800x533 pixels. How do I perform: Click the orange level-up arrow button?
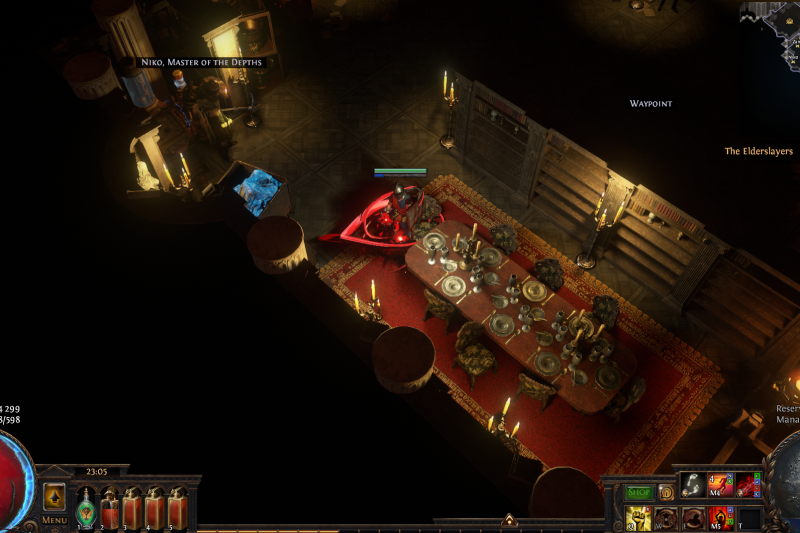[x=54, y=496]
